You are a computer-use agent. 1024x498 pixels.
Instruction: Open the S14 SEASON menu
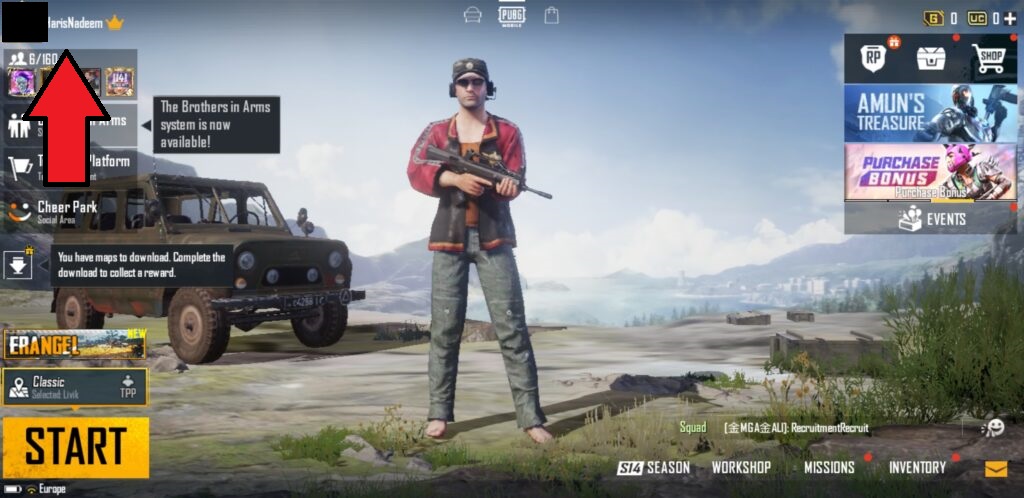click(x=653, y=467)
